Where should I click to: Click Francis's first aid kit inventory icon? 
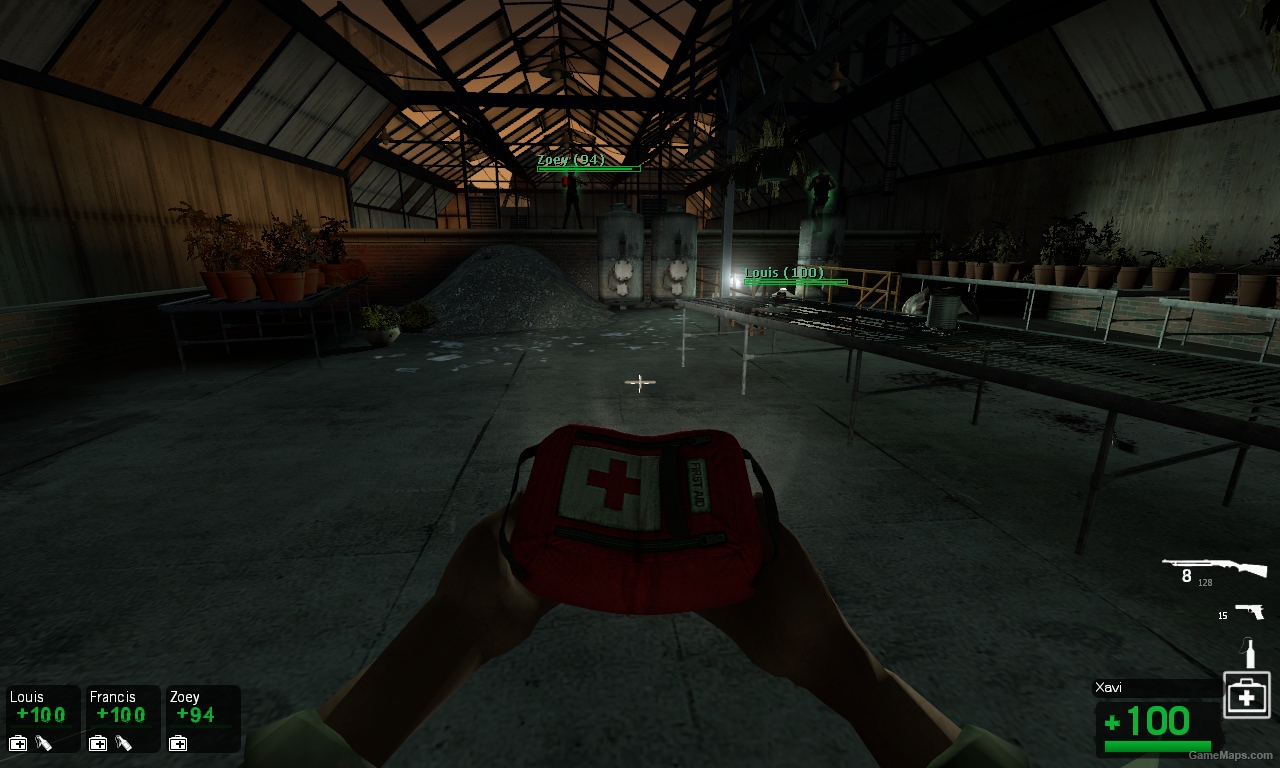coord(96,743)
